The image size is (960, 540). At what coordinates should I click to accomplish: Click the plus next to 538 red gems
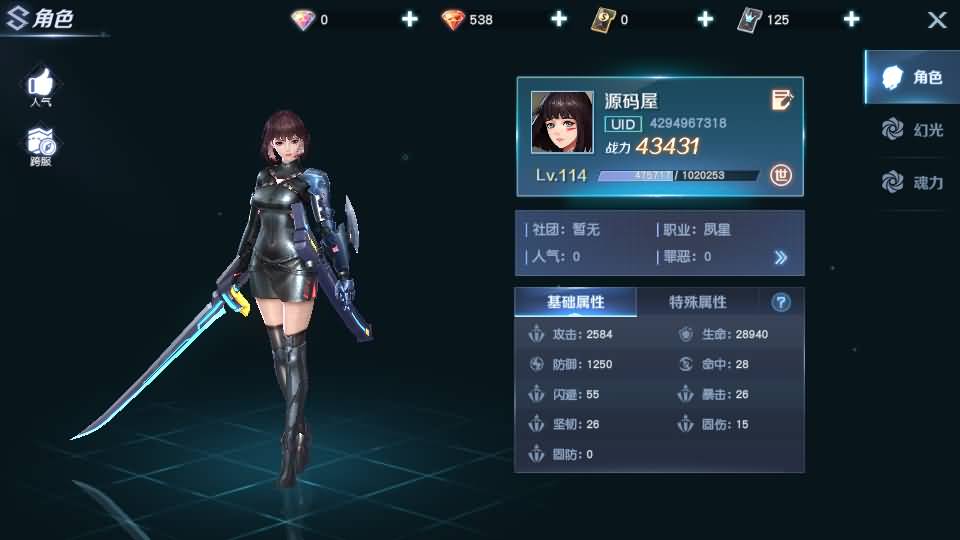558,19
